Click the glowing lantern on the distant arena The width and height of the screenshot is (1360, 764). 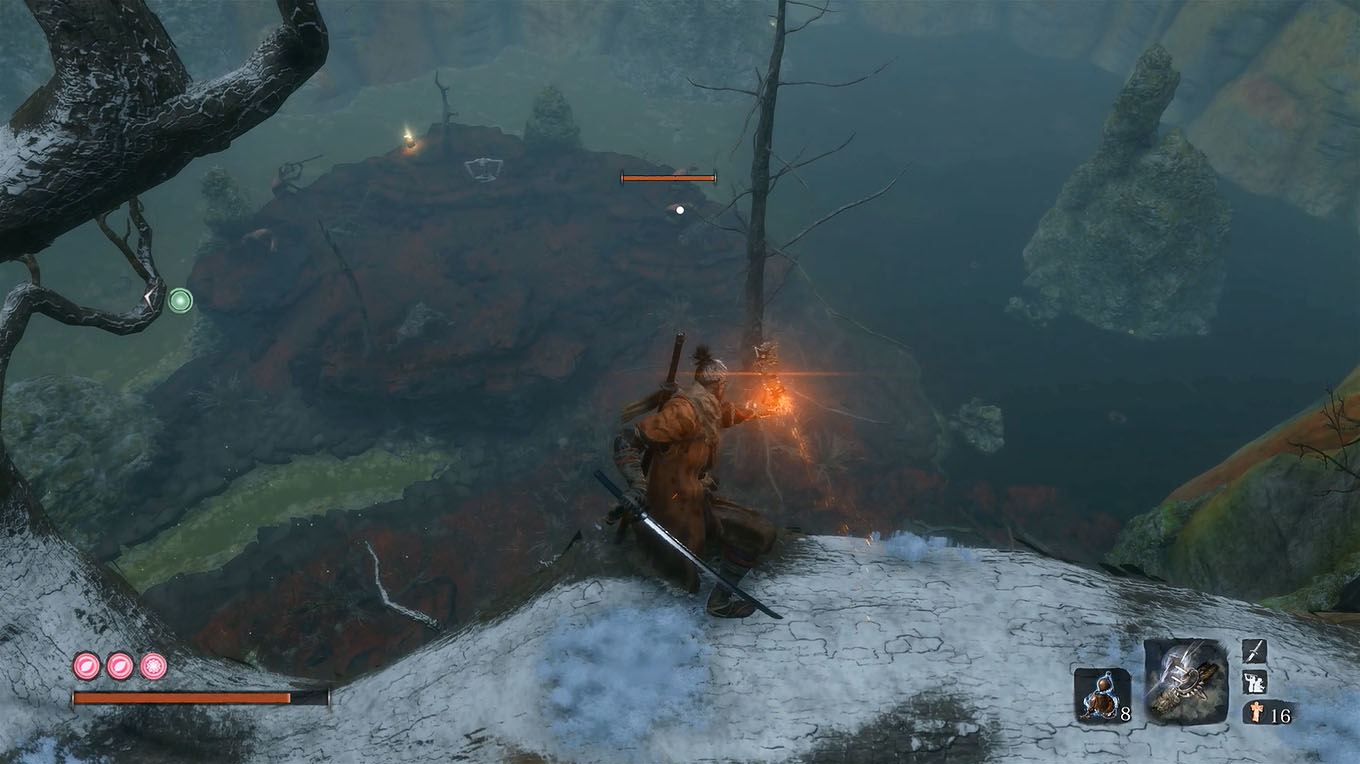410,140
